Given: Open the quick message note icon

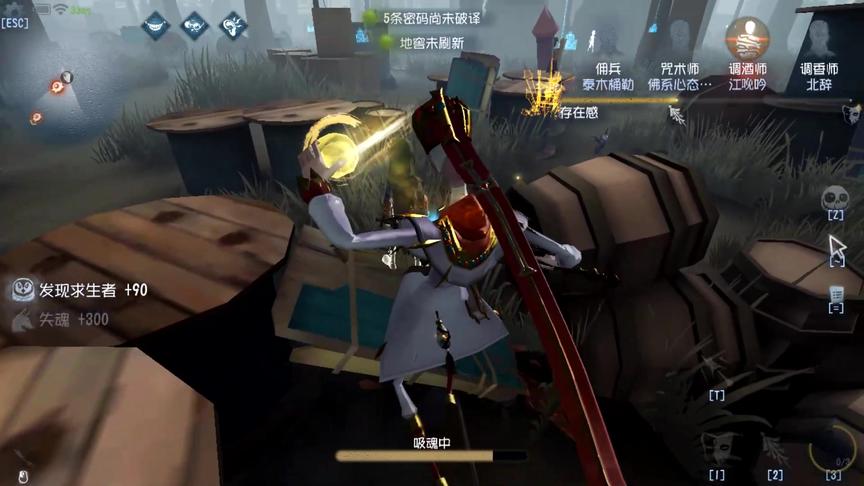Looking at the screenshot, I should pos(836,295).
